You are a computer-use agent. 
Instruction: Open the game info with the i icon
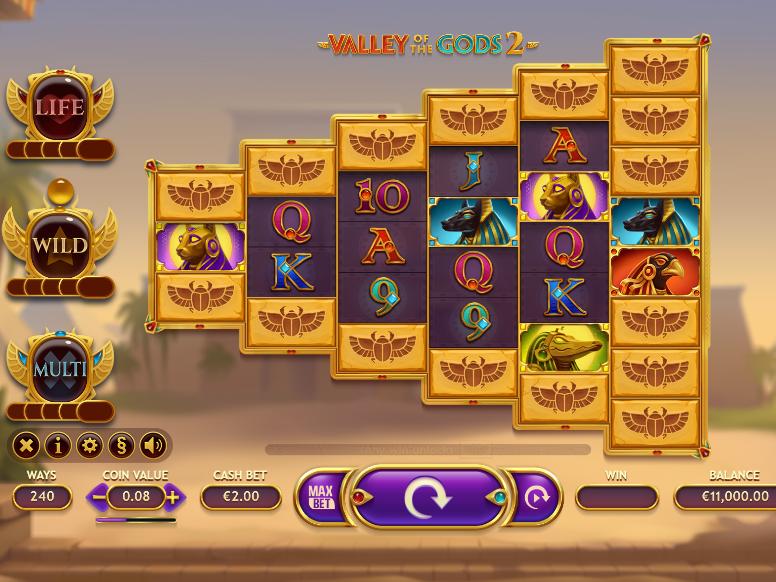click(x=58, y=446)
